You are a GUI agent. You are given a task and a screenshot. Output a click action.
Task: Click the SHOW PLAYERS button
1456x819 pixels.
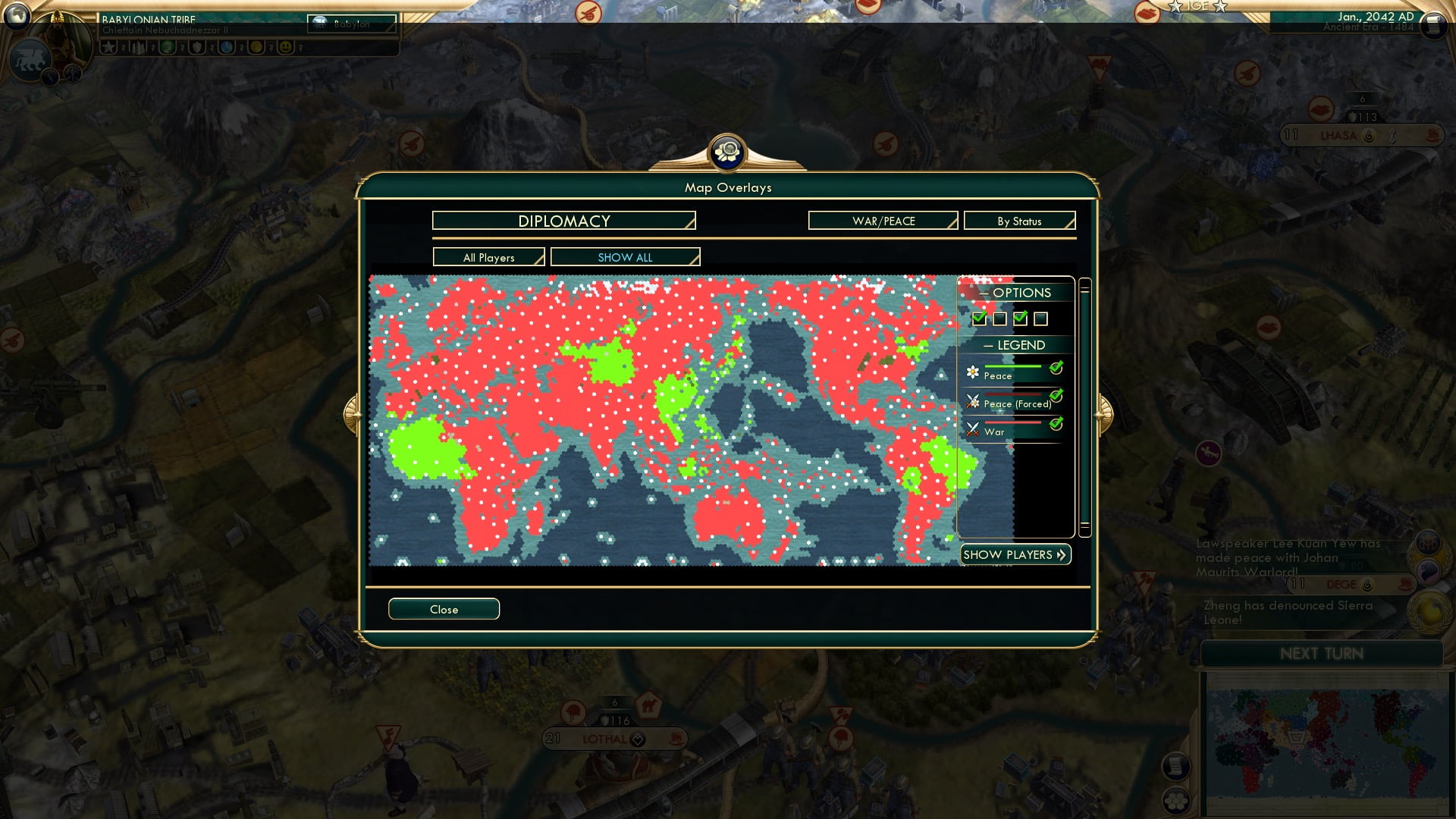tap(1015, 554)
